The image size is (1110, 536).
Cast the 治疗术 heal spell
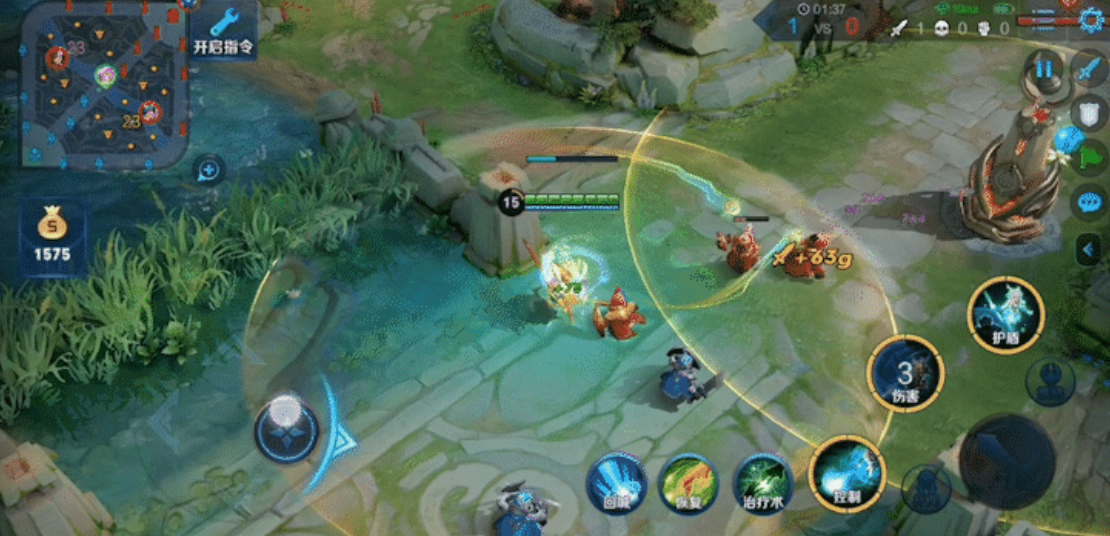tap(763, 484)
